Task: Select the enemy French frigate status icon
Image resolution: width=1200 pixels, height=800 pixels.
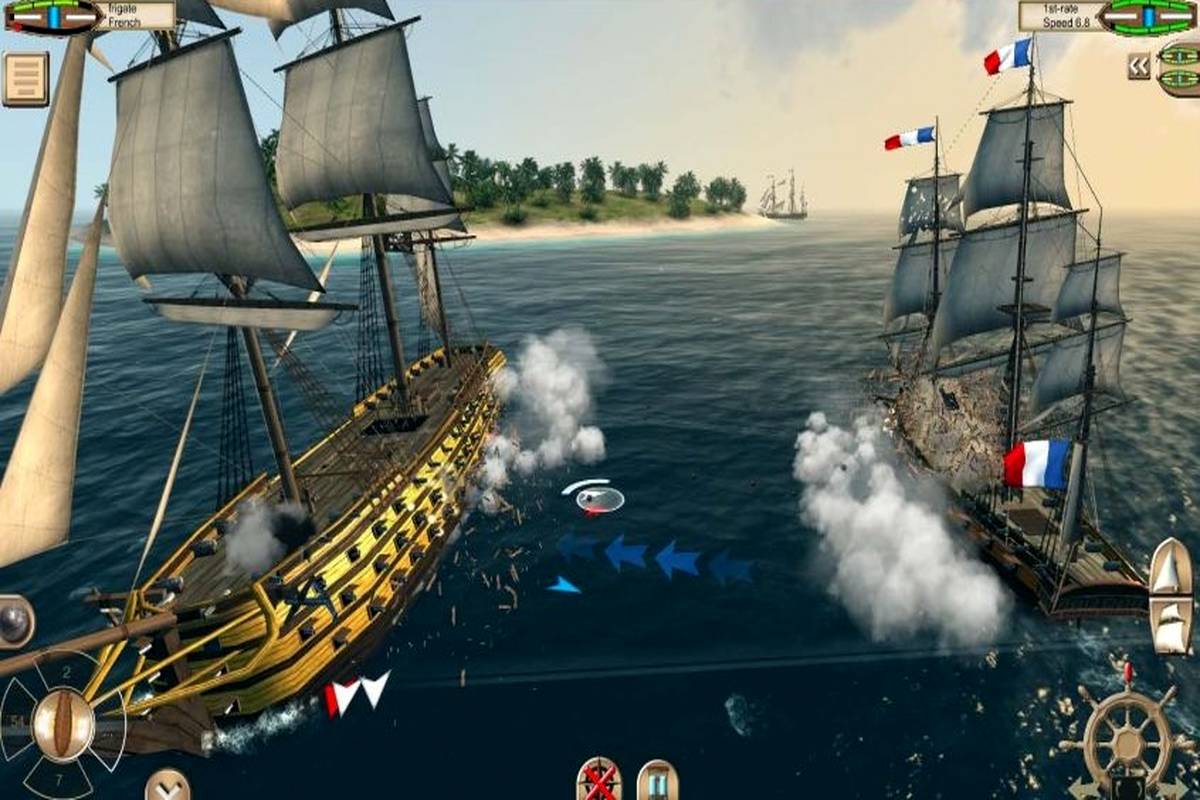Action: click(x=52, y=16)
